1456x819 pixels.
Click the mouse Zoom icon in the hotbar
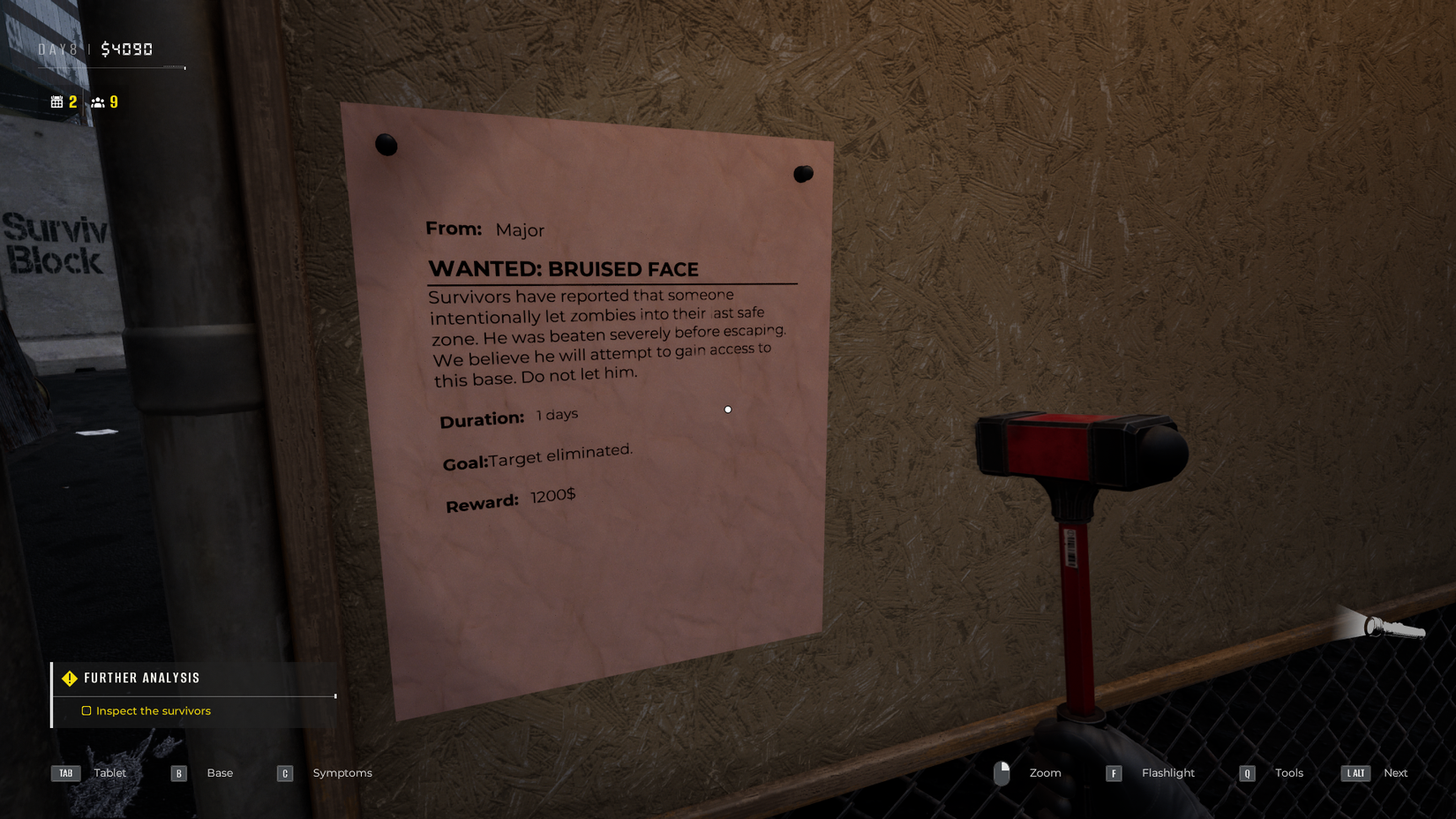(1002, 772)
